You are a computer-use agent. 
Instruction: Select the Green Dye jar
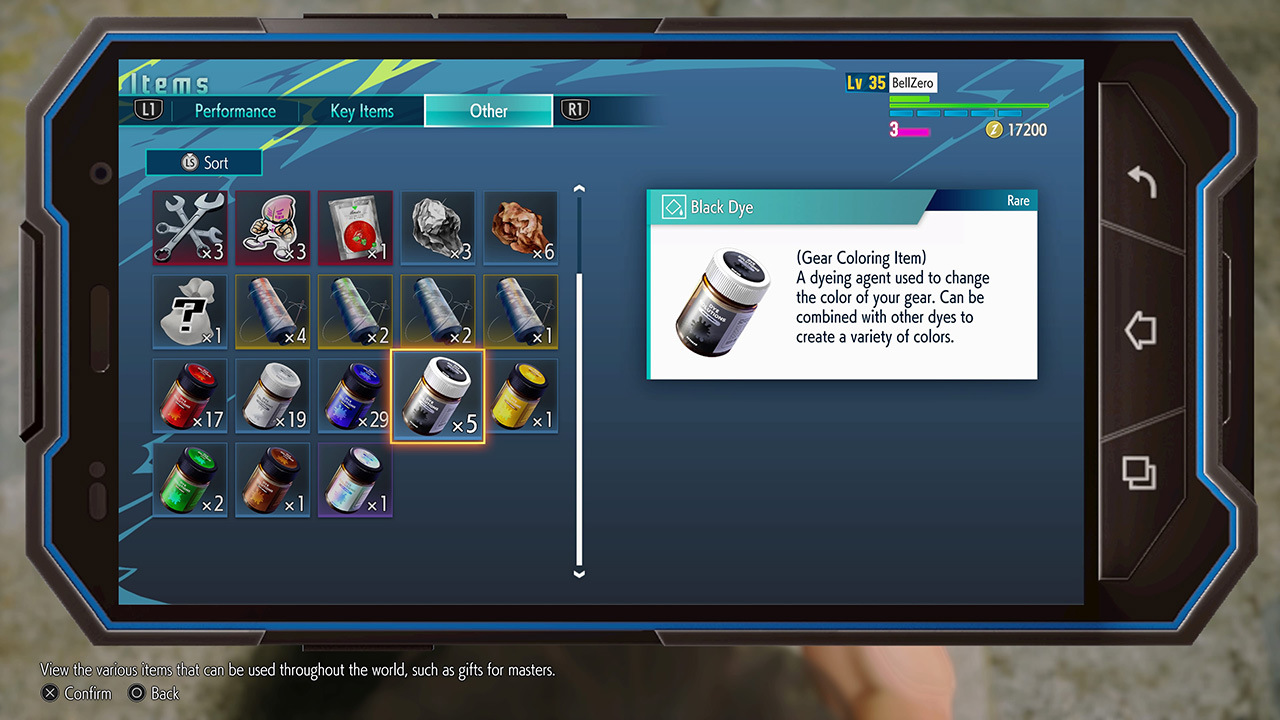pyautogui.click(x=190, y=480)
